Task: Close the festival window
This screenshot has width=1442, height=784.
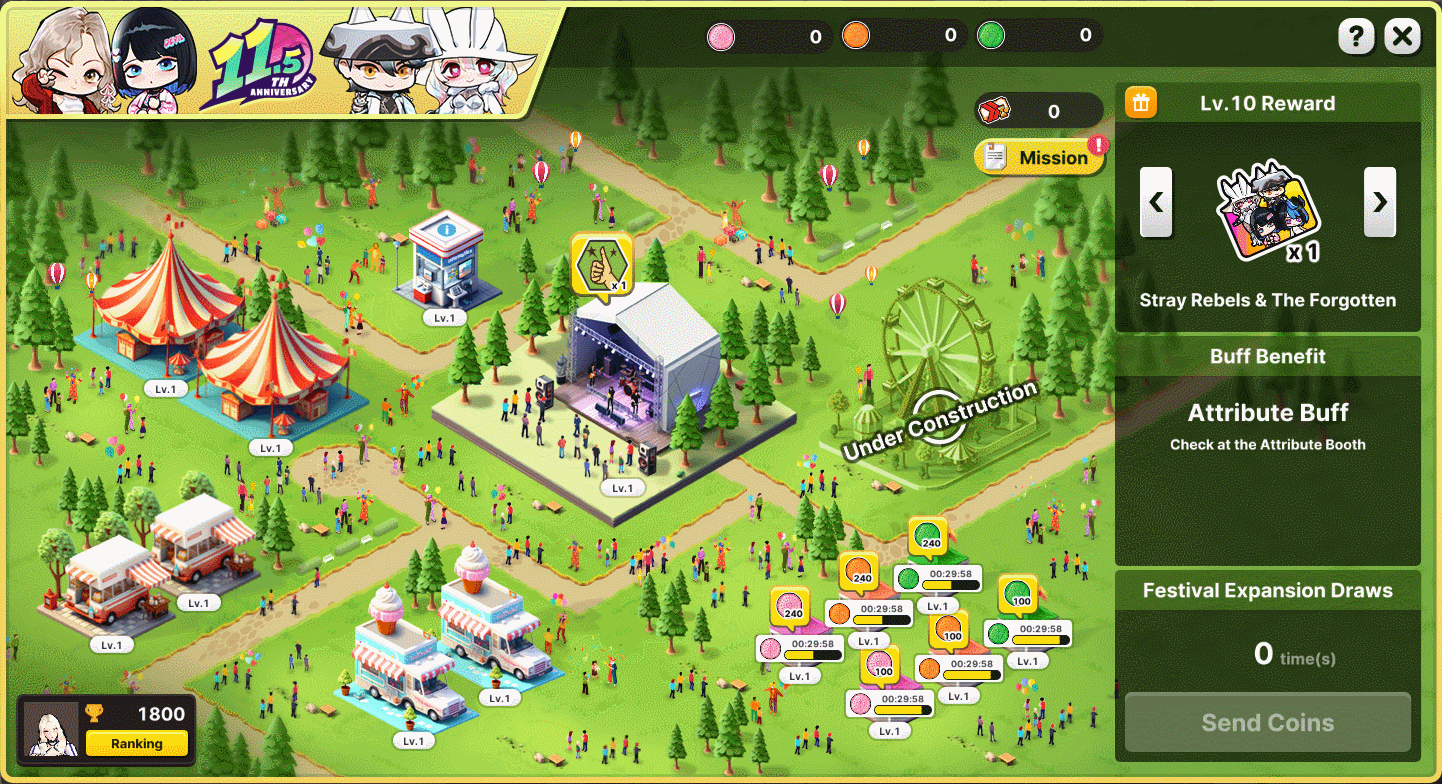Action: (x=1403, y=38)
